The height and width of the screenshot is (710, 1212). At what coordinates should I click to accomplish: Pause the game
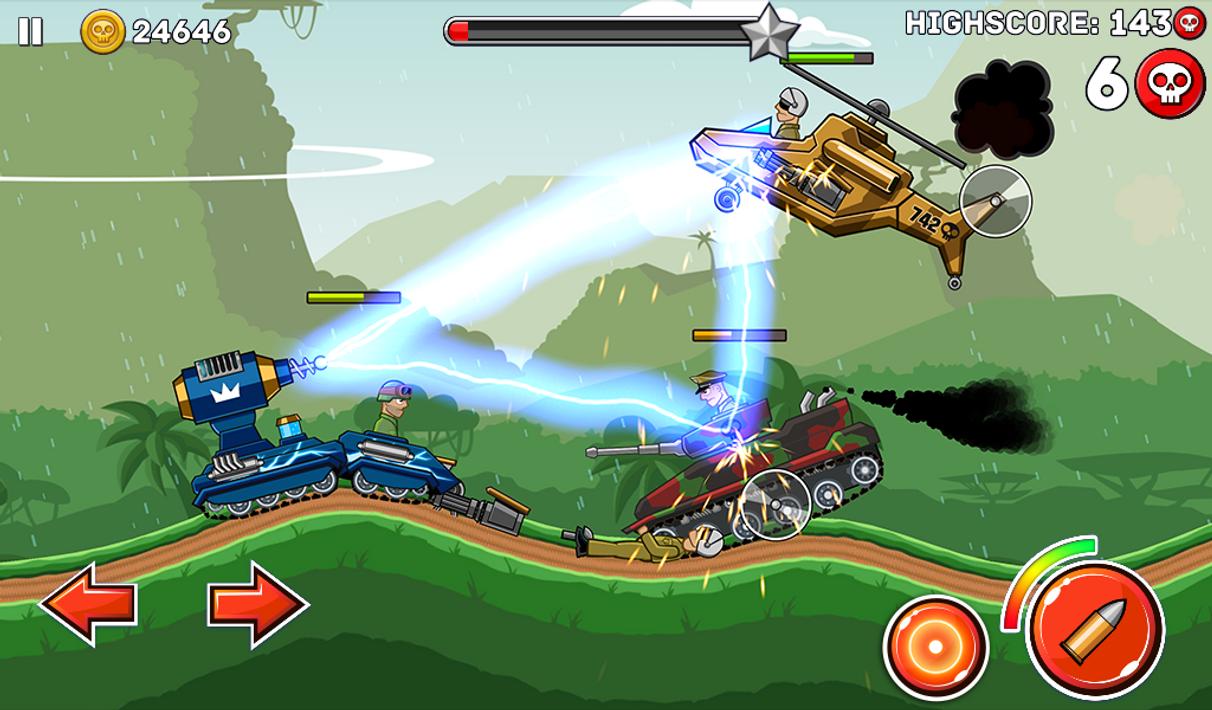30,32
